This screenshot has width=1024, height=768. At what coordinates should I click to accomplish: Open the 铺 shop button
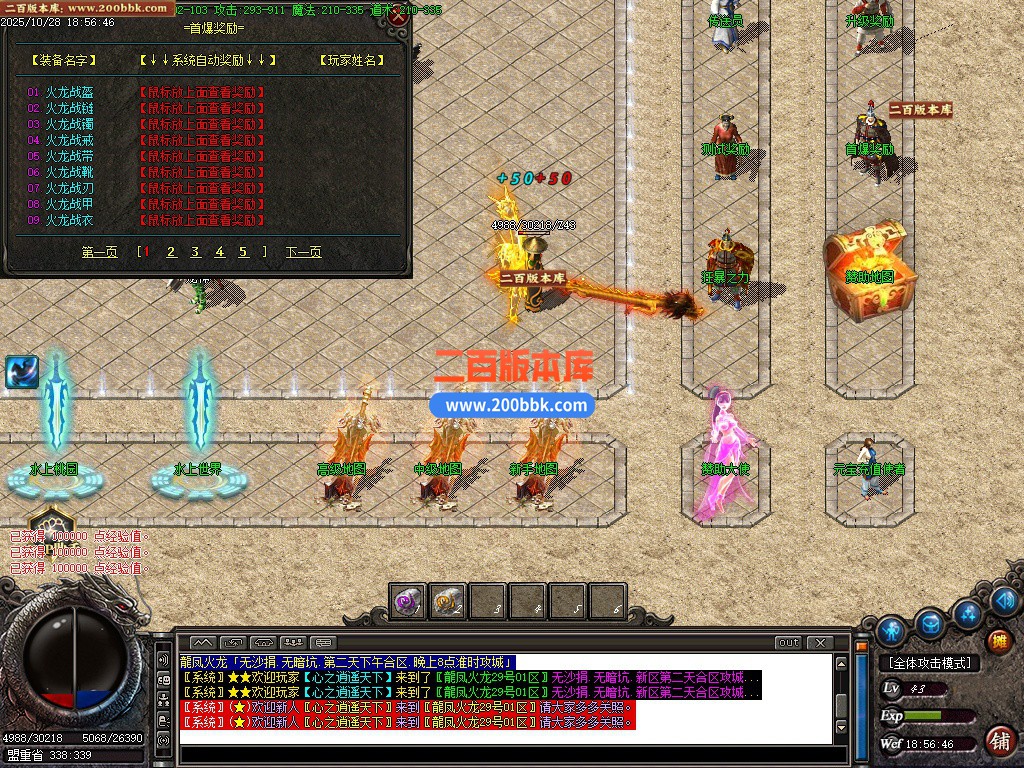tap(998, 740)
